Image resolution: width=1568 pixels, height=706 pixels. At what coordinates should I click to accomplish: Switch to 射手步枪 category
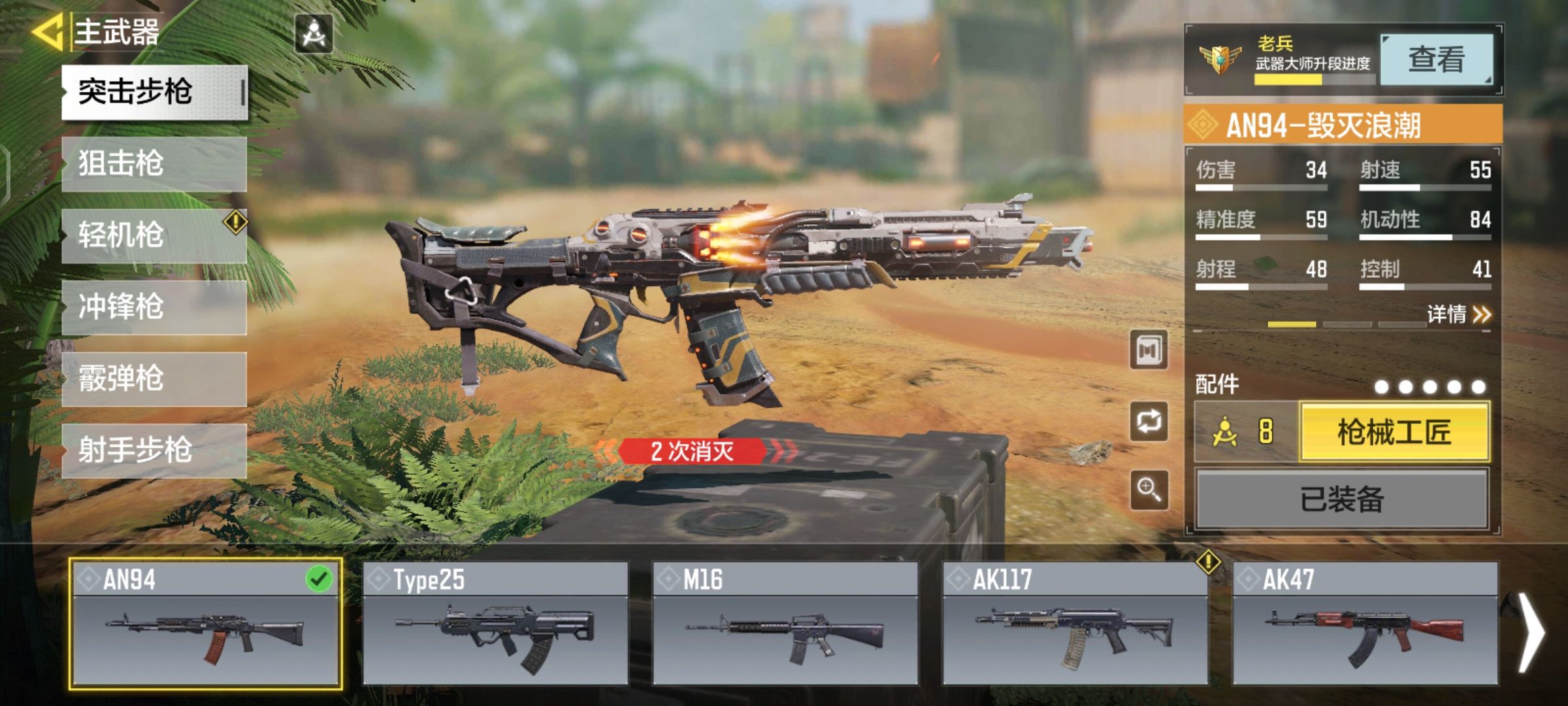coord(154,450)
